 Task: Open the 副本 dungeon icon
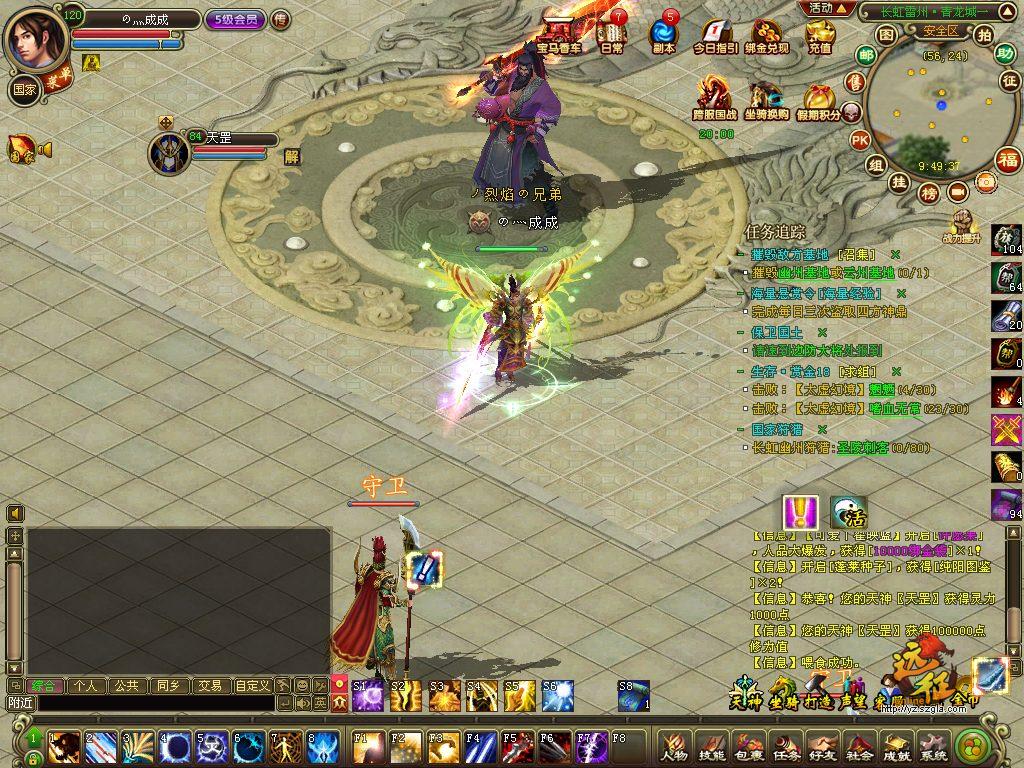(x=663, y=36)
